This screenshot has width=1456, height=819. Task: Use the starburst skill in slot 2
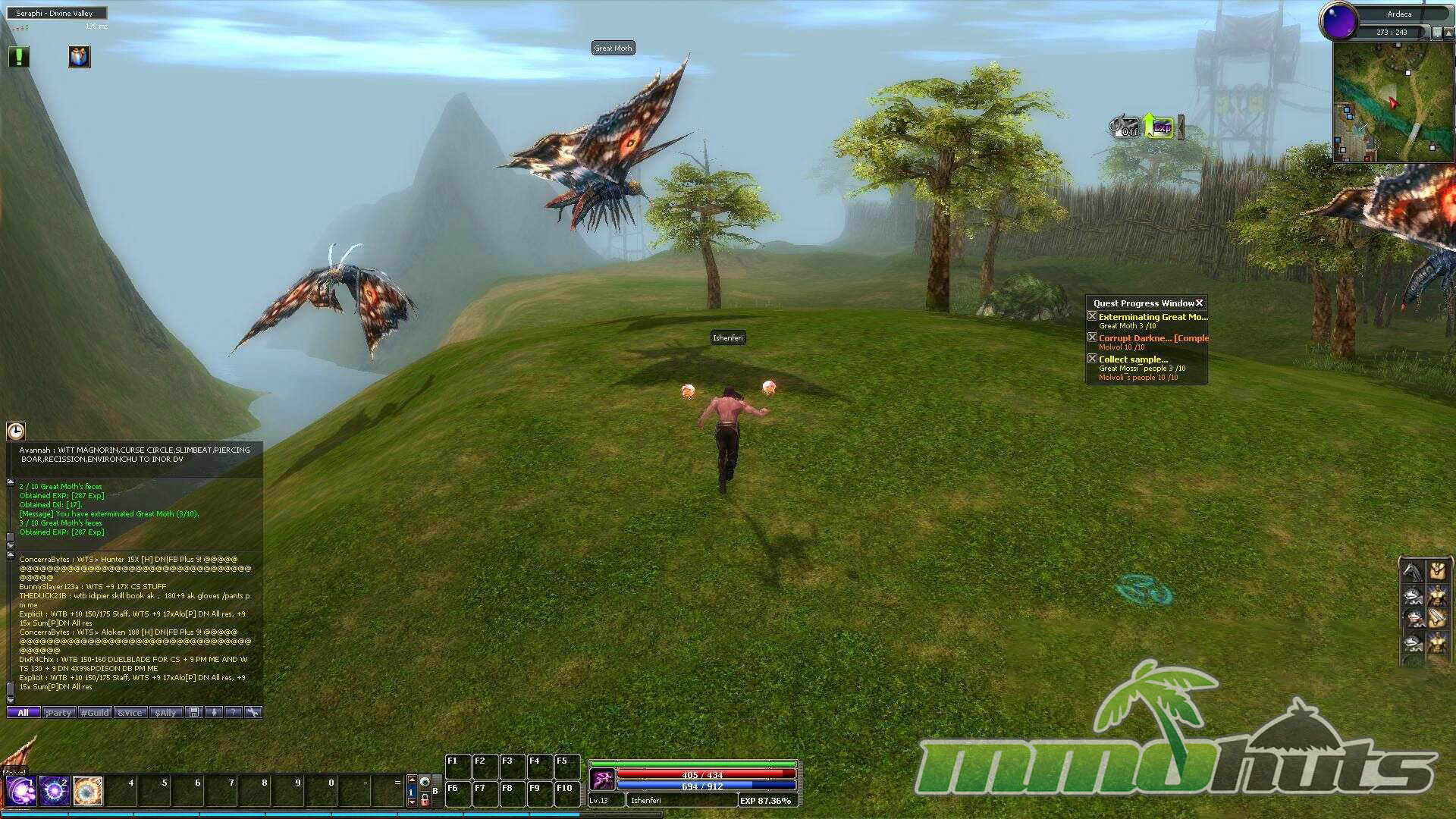pyautogui.click(x=55, y=791)
